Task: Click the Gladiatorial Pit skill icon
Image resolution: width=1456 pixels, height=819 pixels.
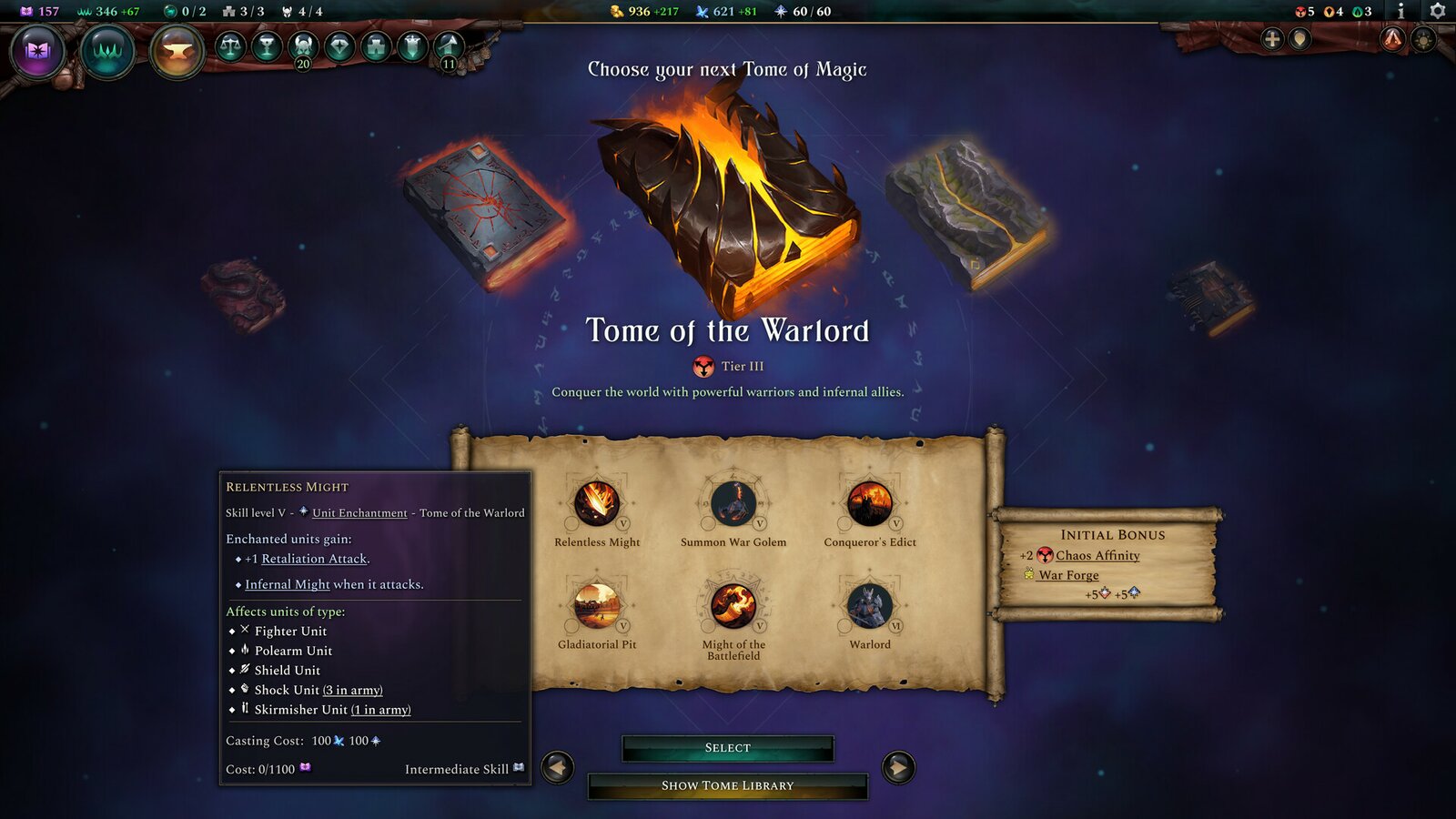Action: pyautogui.click(x=598, y=605)
